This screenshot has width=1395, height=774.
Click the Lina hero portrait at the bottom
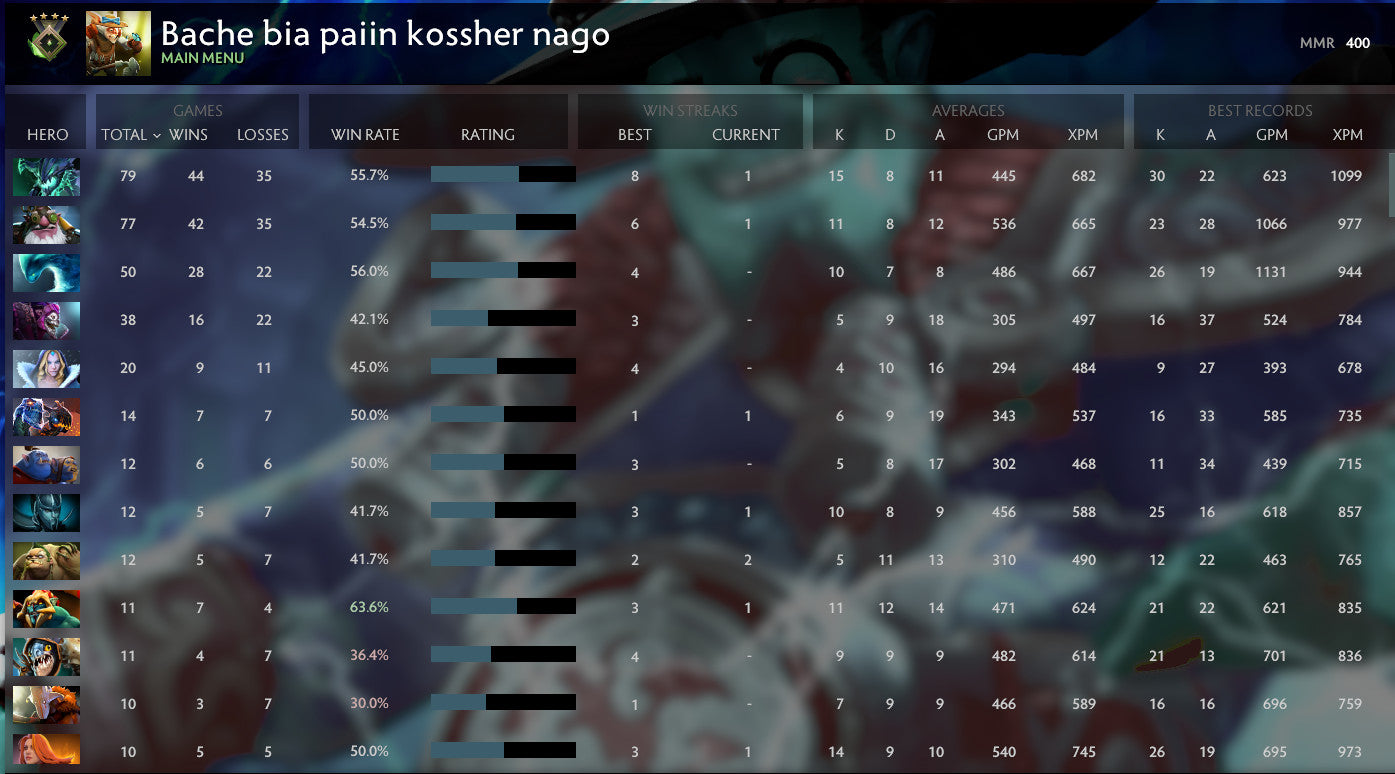click(x=45, y=751)
